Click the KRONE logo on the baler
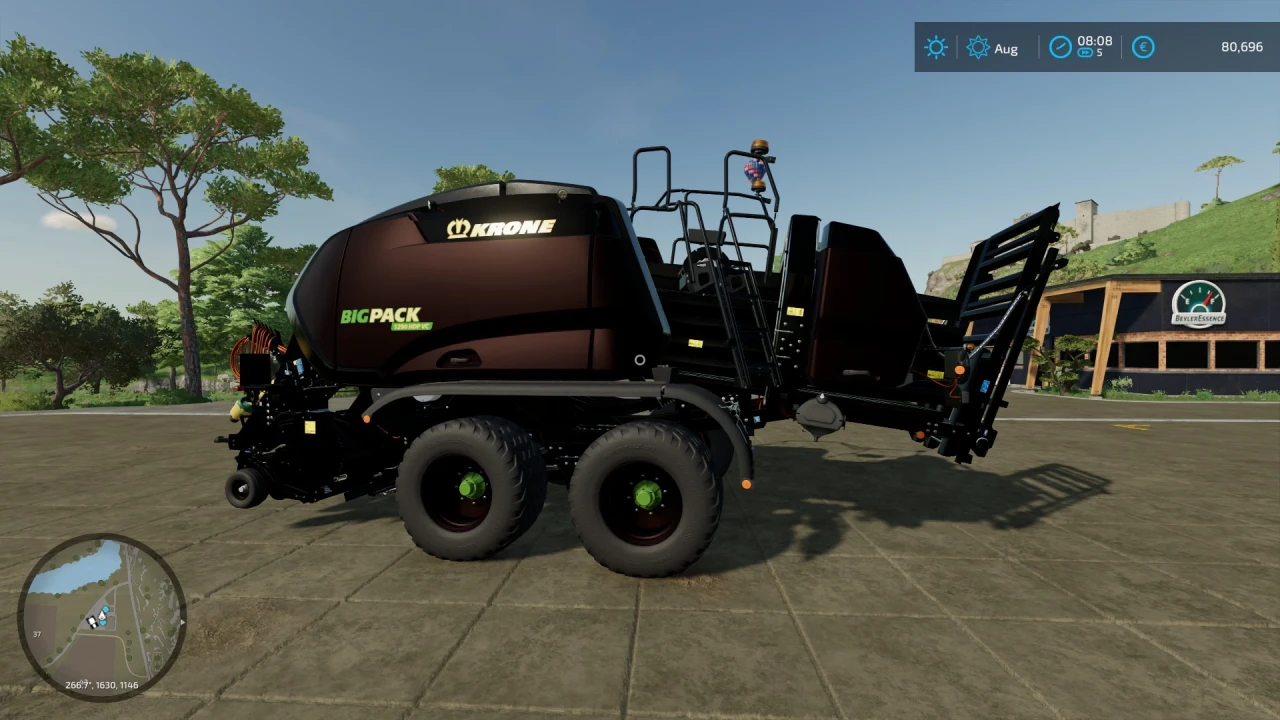The width and height of the screenshot is (1280, 720). (500, 226)
